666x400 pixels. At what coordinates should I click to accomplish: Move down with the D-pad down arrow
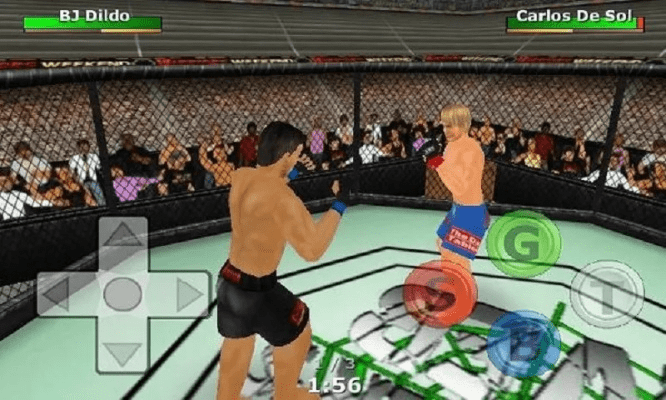click(123, 351)
